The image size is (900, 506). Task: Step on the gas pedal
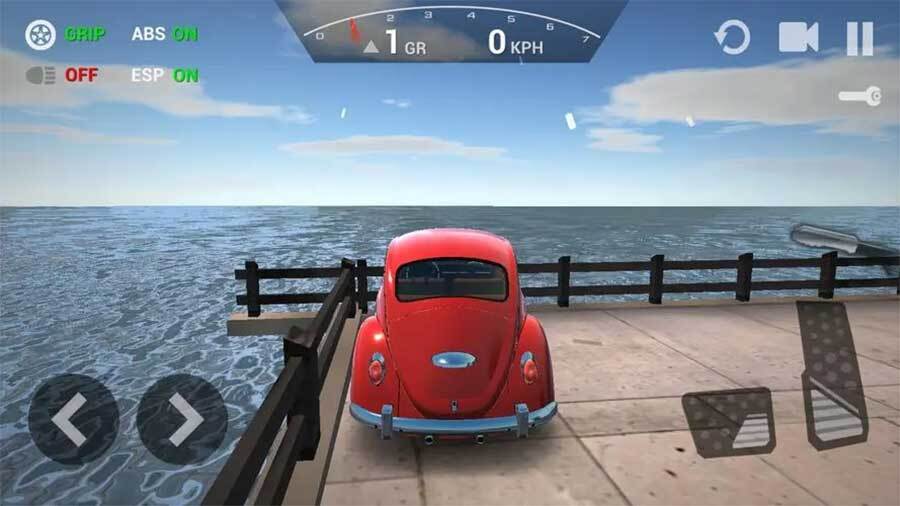click(x=832, y=372)
